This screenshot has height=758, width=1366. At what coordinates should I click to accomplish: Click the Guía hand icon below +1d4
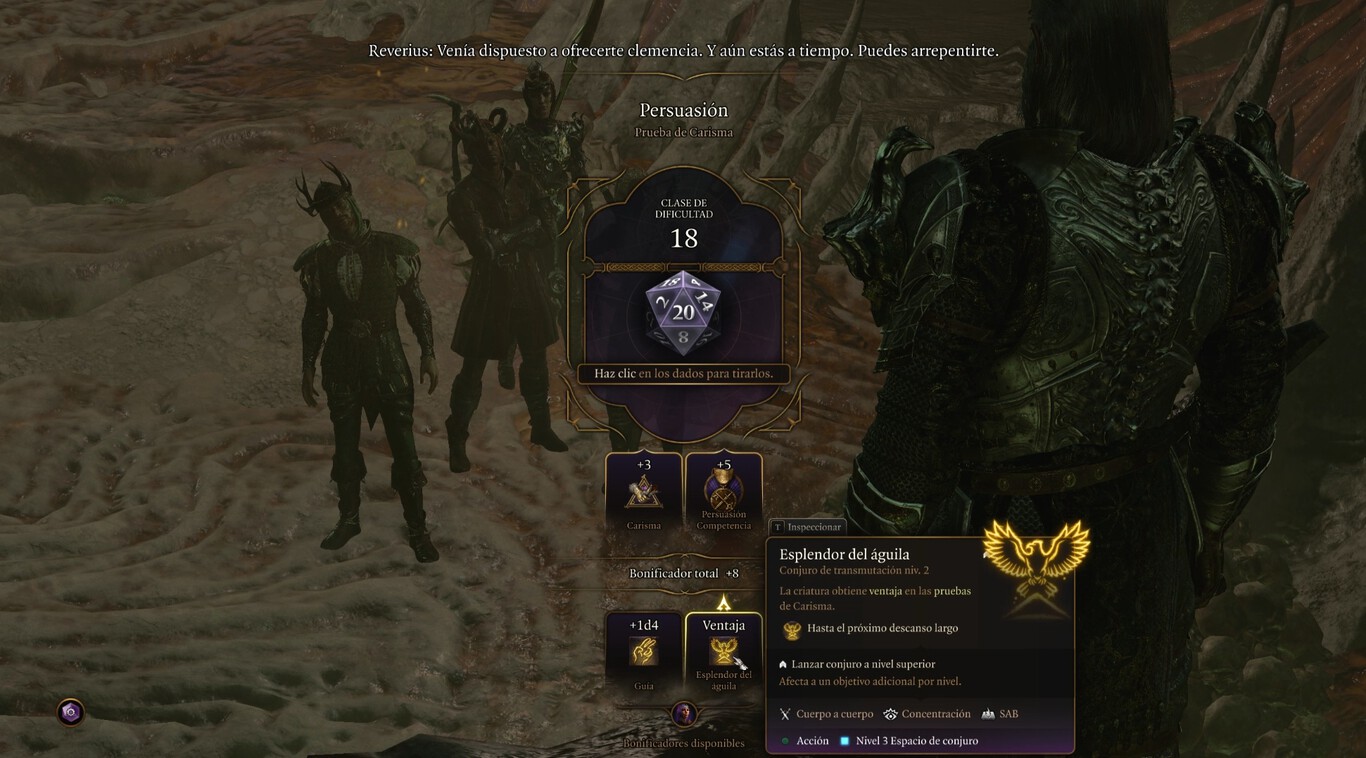[643, 652]
